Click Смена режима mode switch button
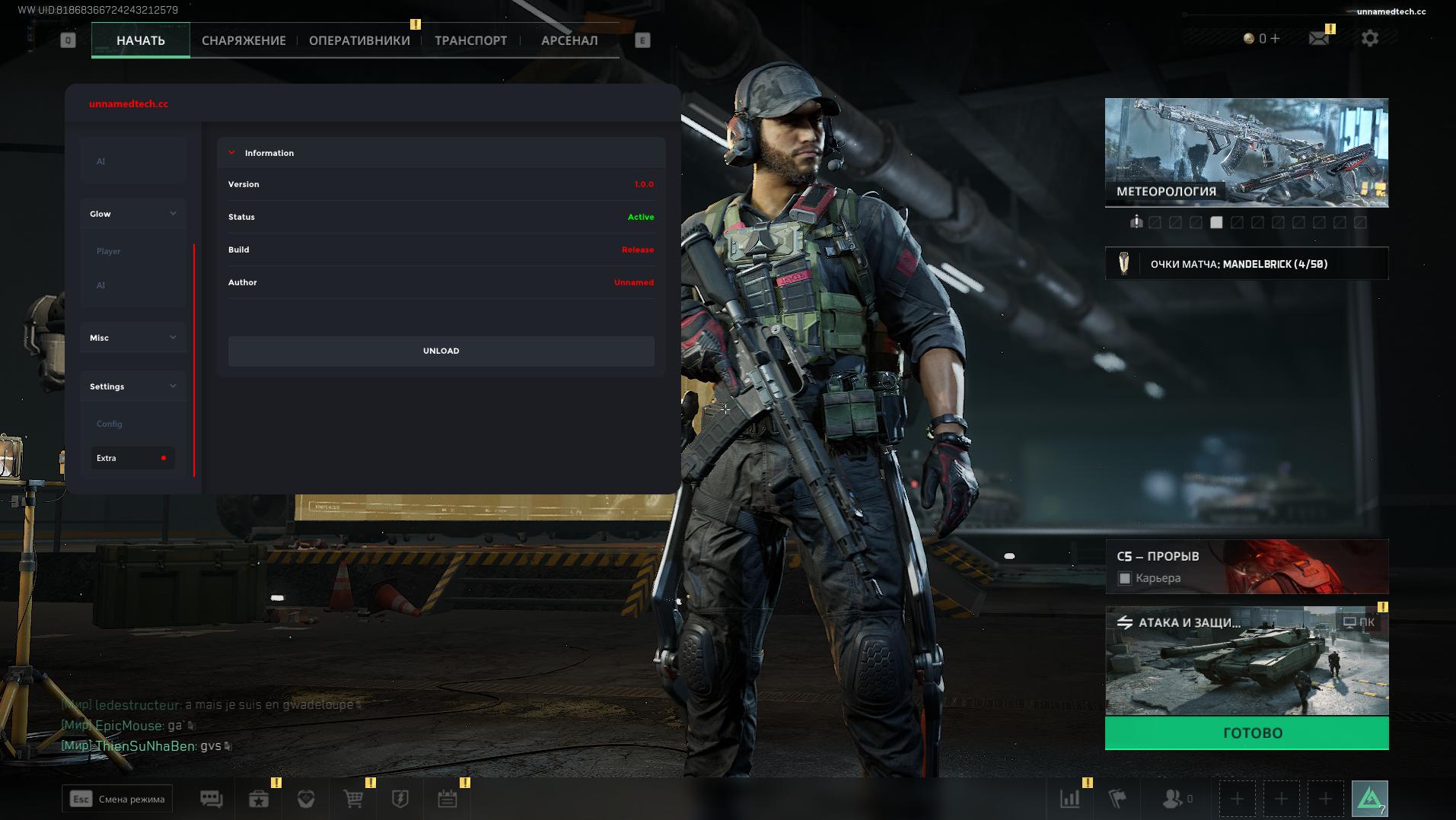Screen dimensions: 1456x820 (117, 799)
